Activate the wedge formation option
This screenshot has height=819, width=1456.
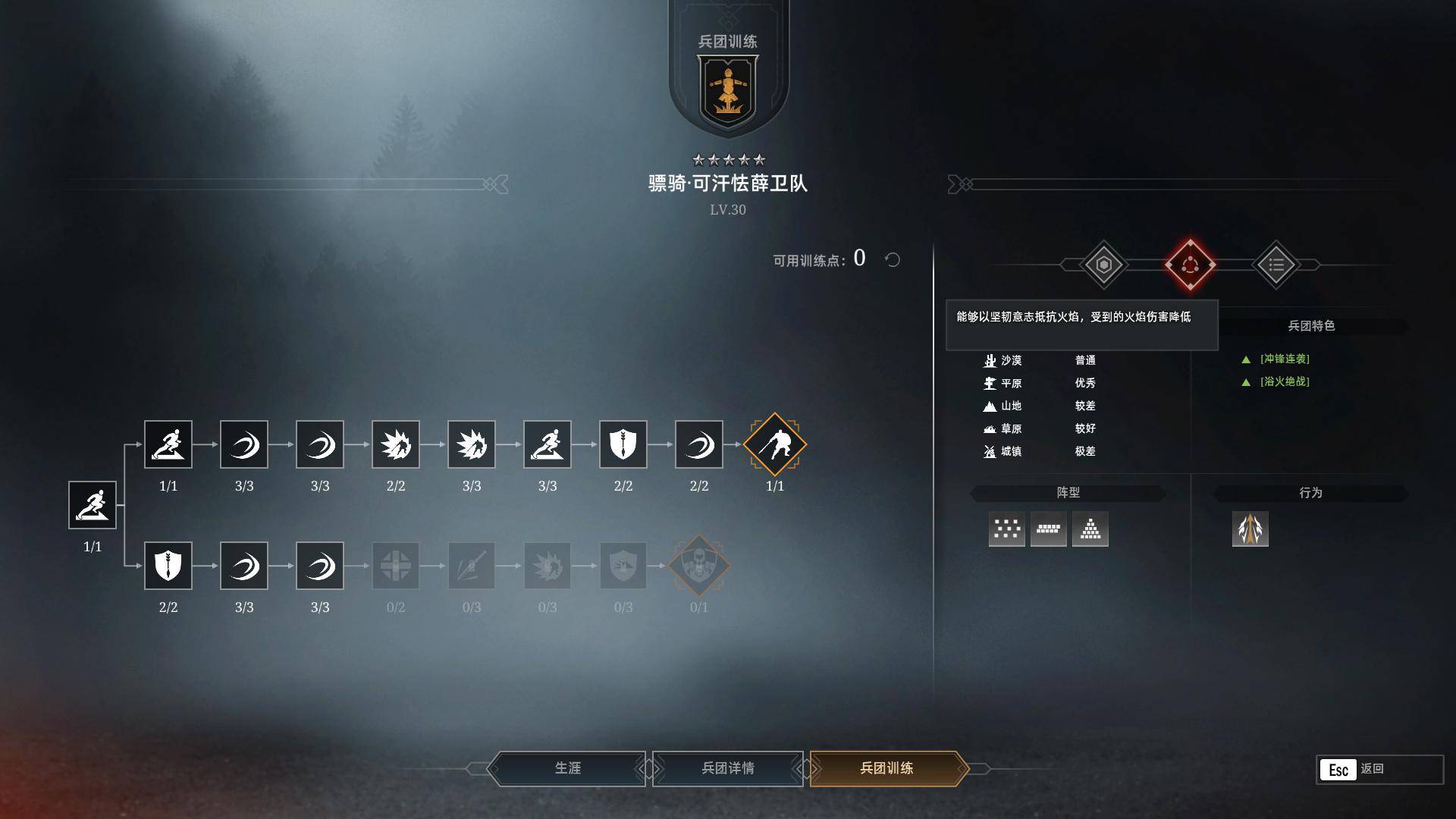click(1091, 529)
